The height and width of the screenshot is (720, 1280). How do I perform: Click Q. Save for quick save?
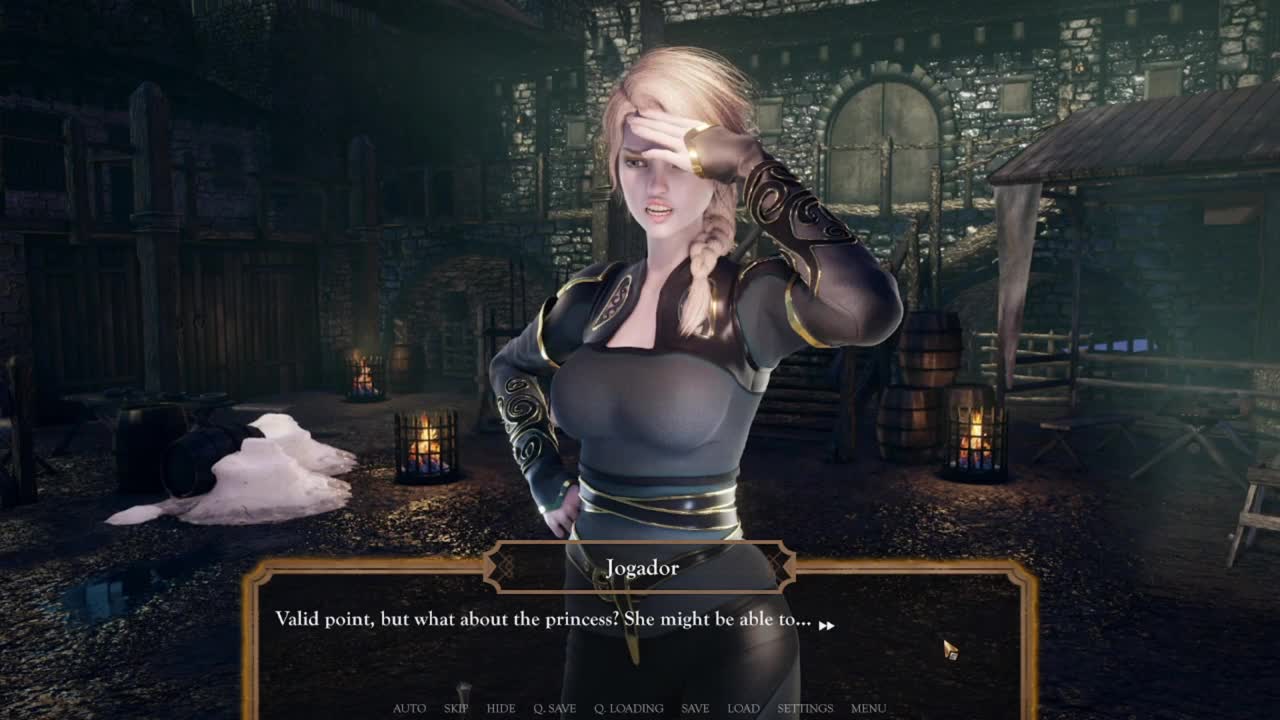554,708
